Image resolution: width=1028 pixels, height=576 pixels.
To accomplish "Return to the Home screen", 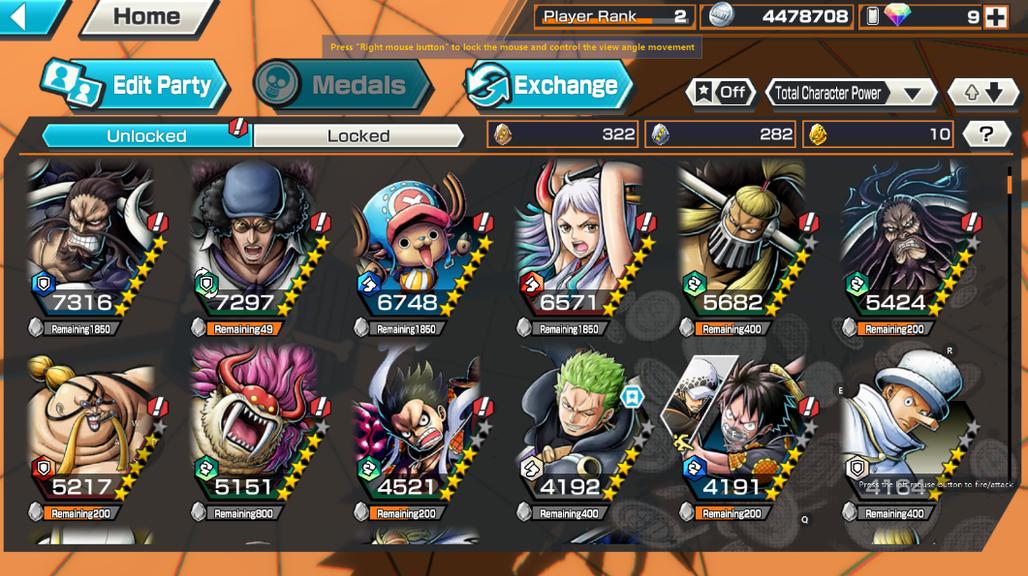I will click(x=146, y=17).
